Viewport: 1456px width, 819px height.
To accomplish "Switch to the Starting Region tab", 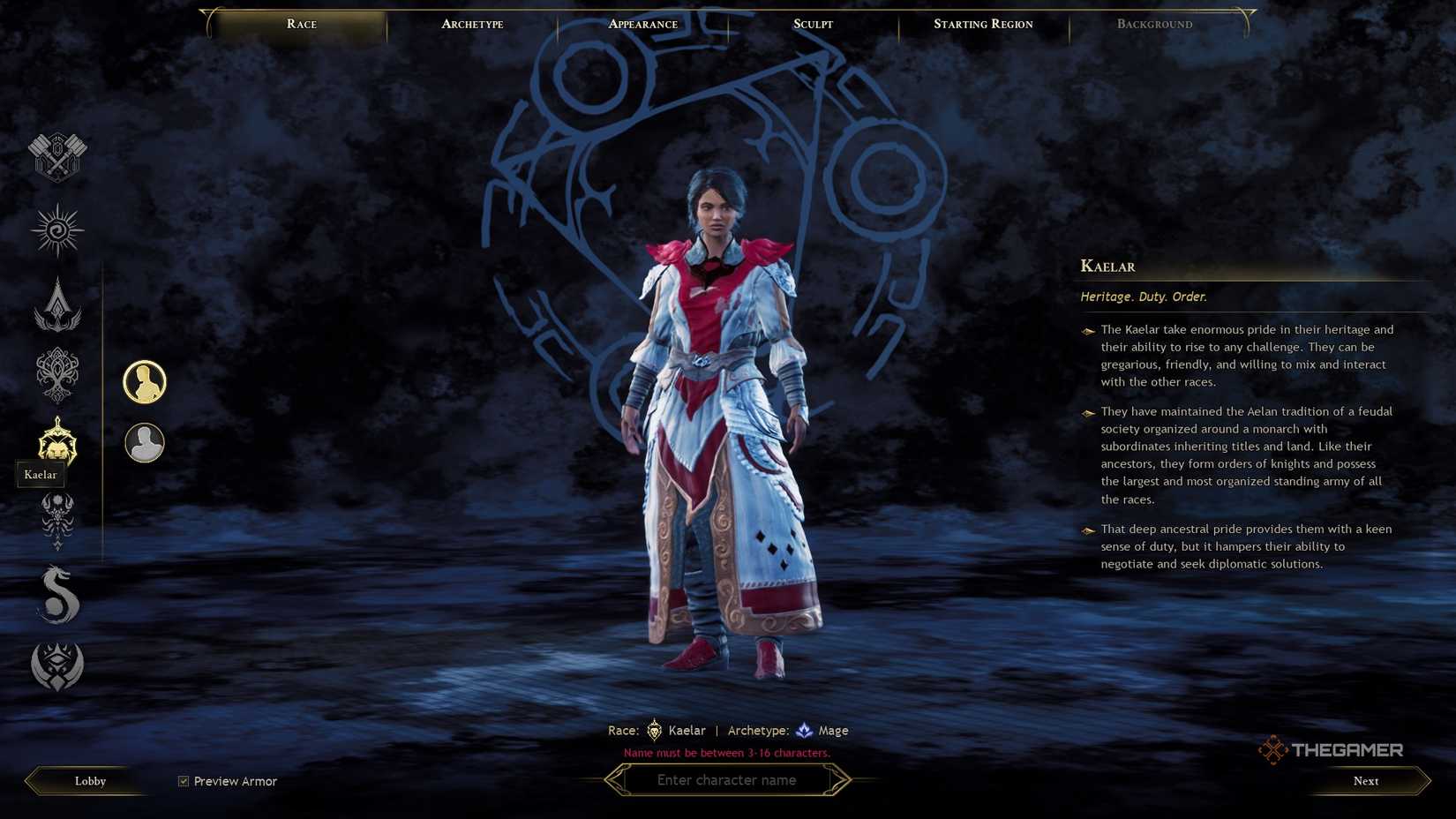I will pos(982,24).
